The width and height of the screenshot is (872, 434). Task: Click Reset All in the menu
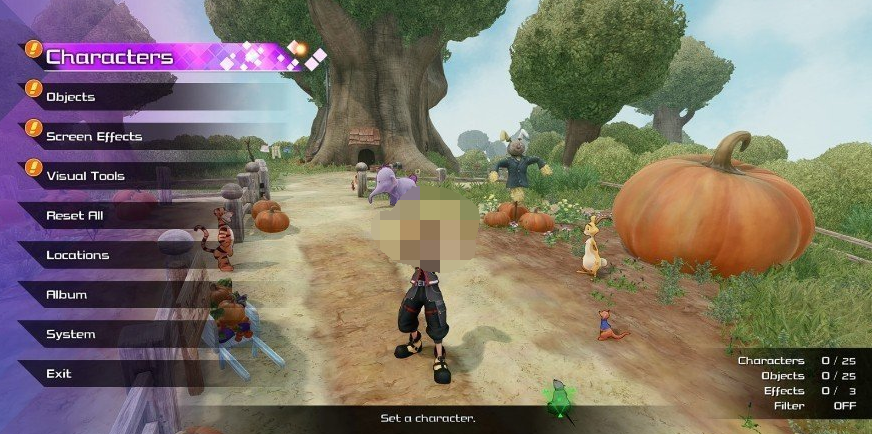75,215
